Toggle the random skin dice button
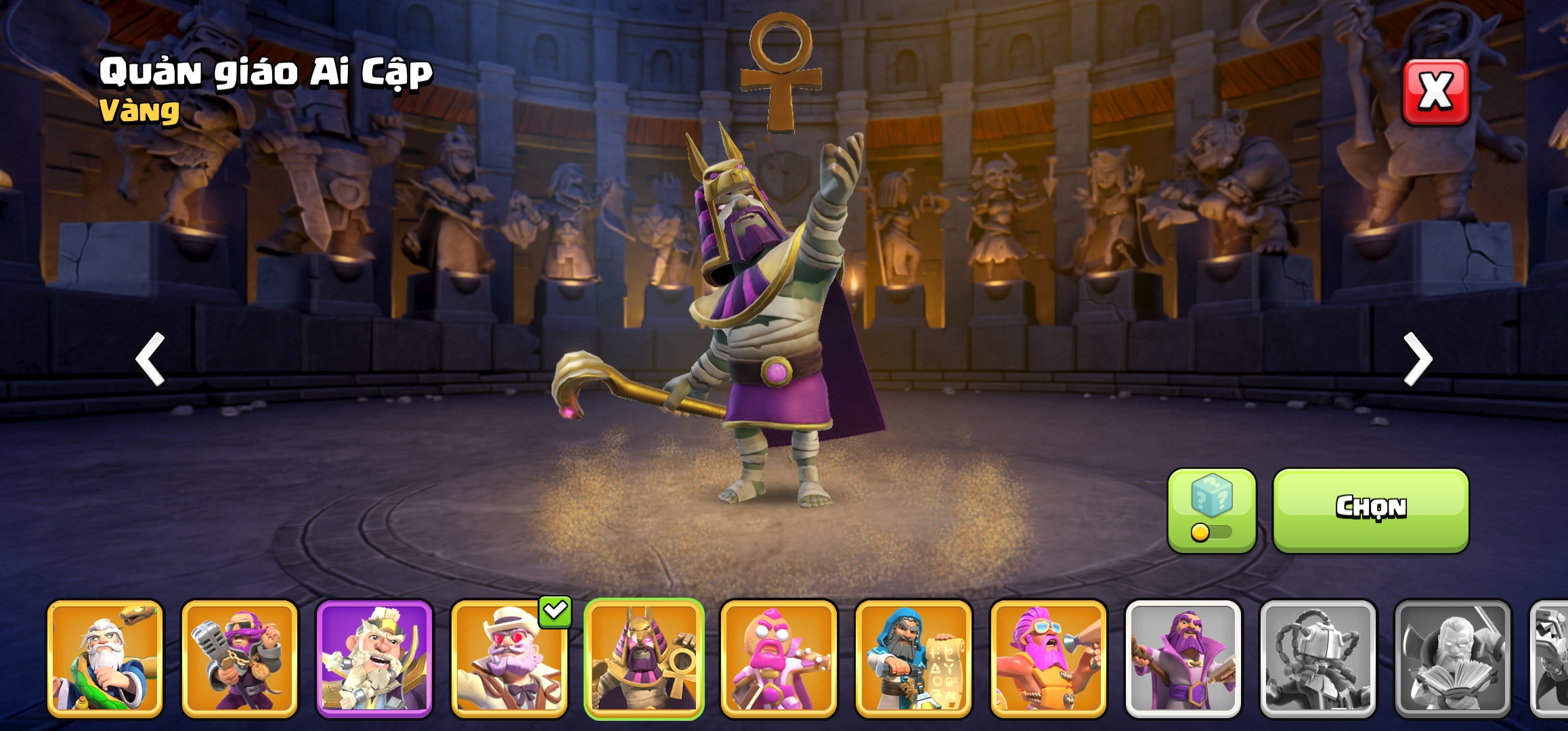This screenshot has width=1568, height=731. (1211, 510)
